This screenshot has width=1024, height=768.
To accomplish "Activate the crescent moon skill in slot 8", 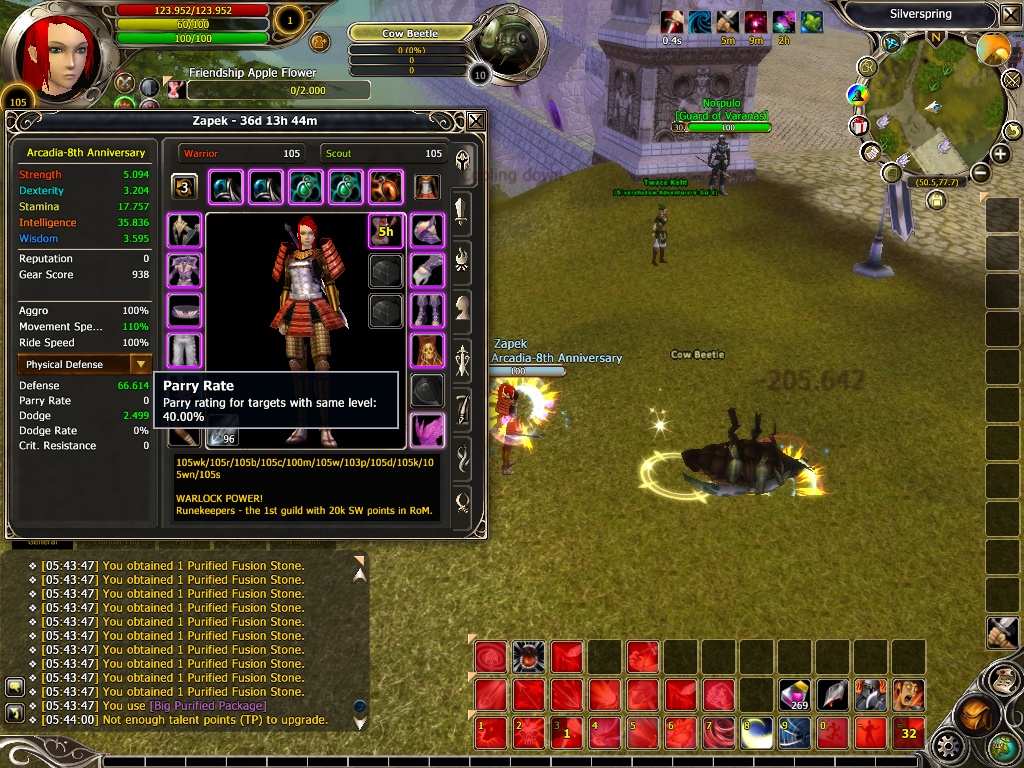I will (x=757, y=733).
